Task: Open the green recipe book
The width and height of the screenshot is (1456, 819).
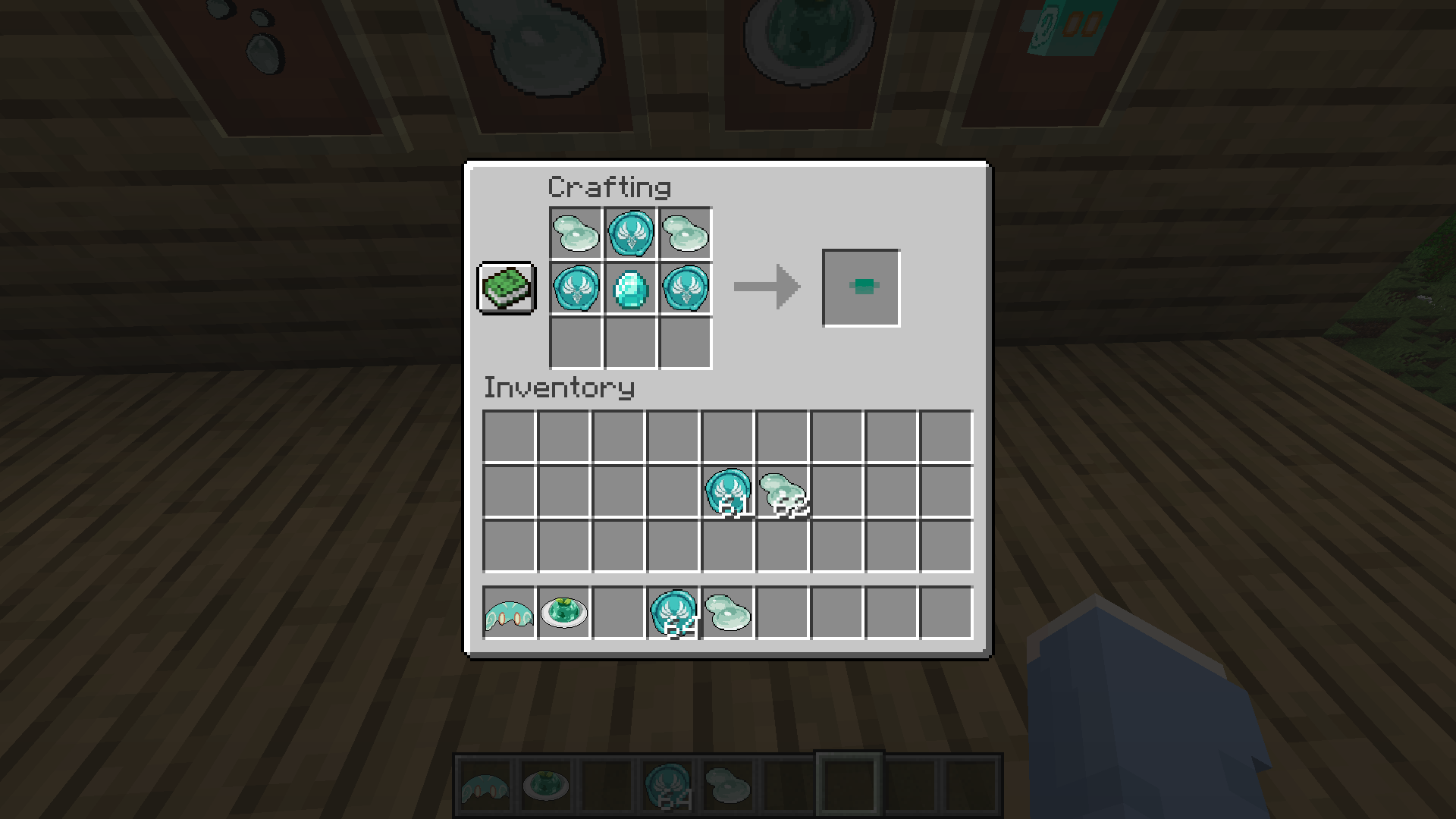Action: click(x=506, y=288)
